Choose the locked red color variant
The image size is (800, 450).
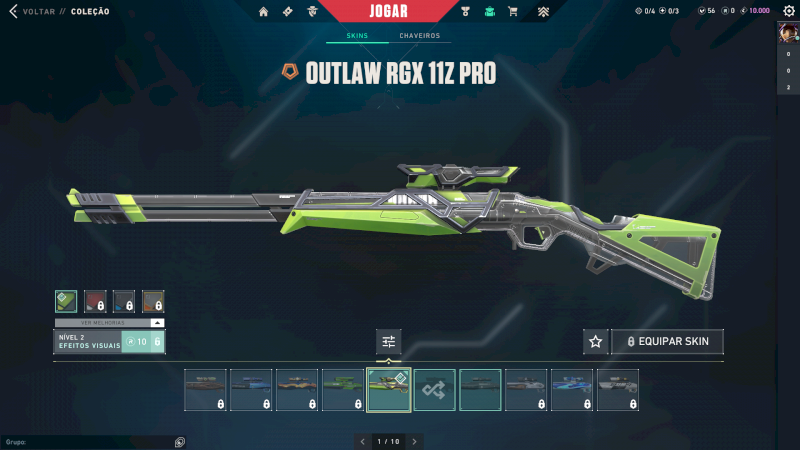[x=95, y=301]
